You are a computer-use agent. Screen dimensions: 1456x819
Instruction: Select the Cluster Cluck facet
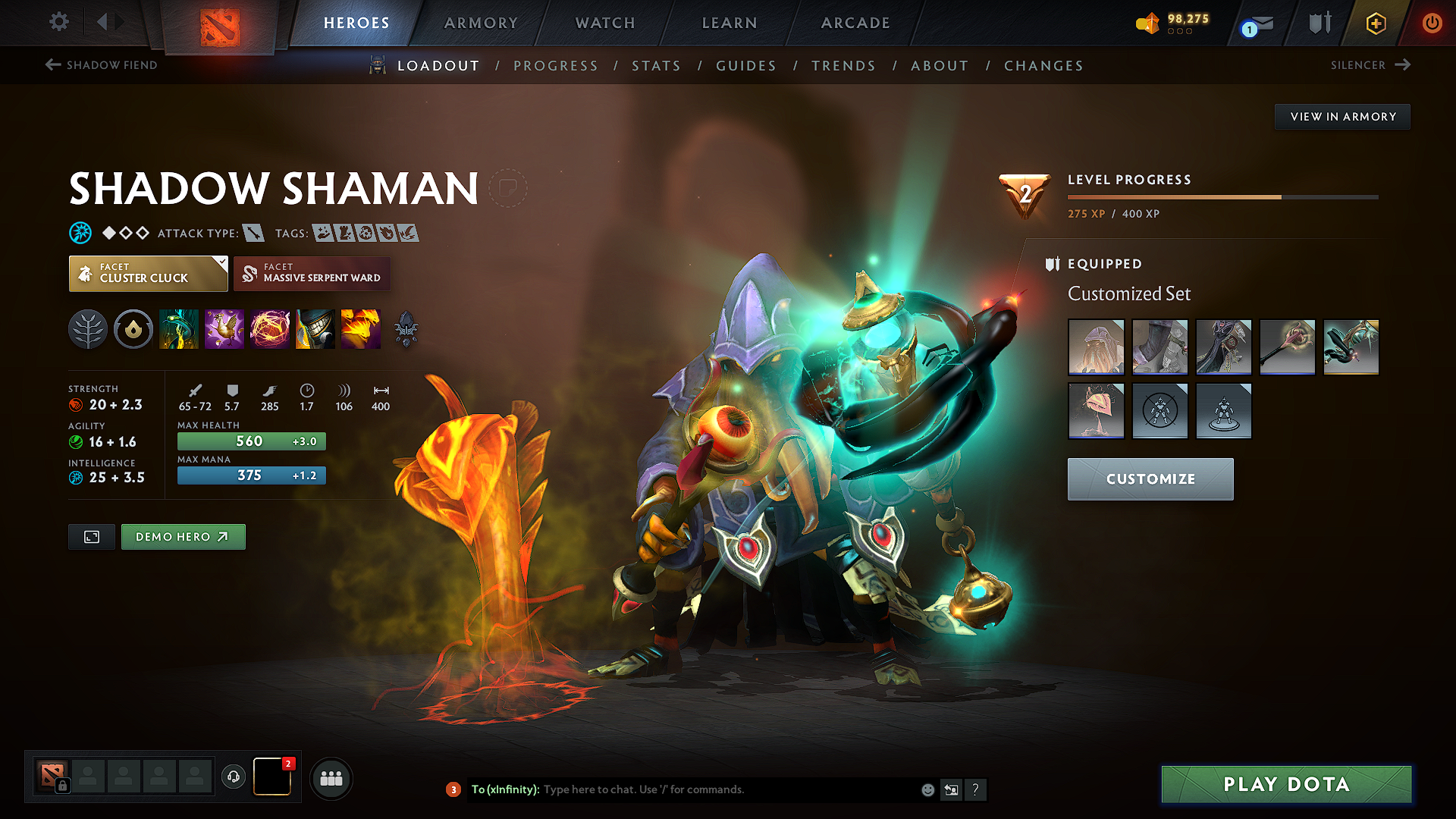(148, 274)
